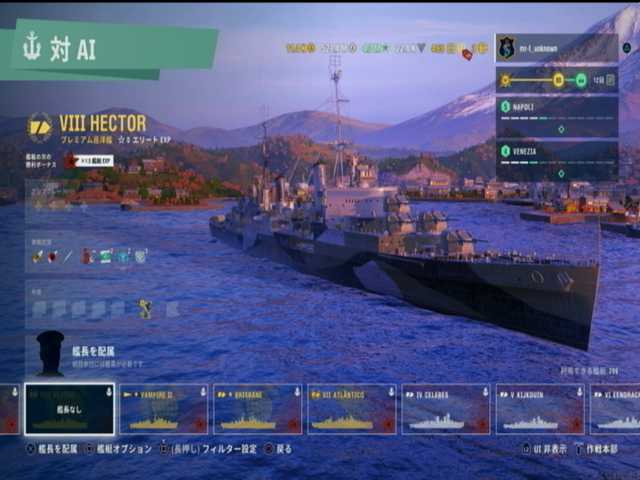Select the Atlântico ship in the carousel
Image resolution: width=640 pixels, height=480 pixels.
click(351, 409)
